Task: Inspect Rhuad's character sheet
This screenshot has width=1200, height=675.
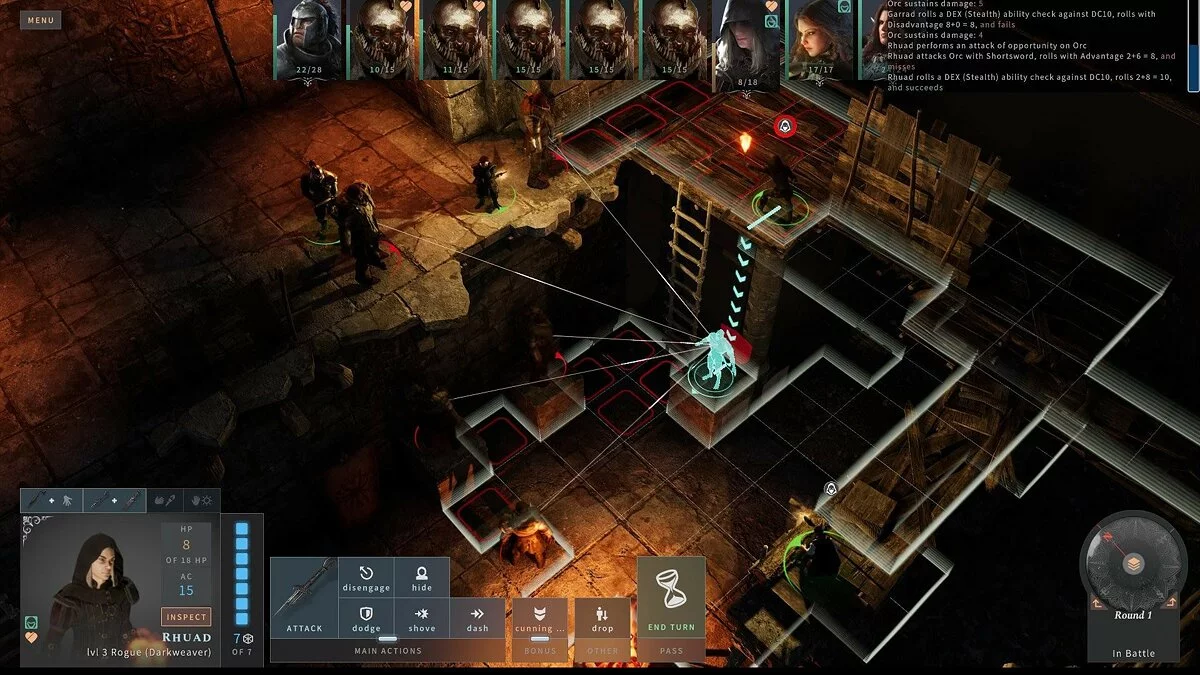Action: click(186, 617)
